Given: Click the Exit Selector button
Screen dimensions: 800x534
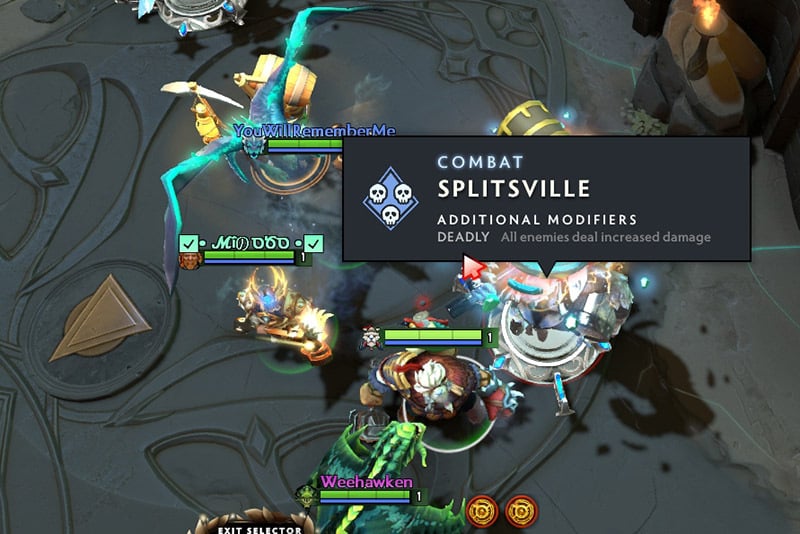Looking at the screenshot, I should [x=246, y=527].
